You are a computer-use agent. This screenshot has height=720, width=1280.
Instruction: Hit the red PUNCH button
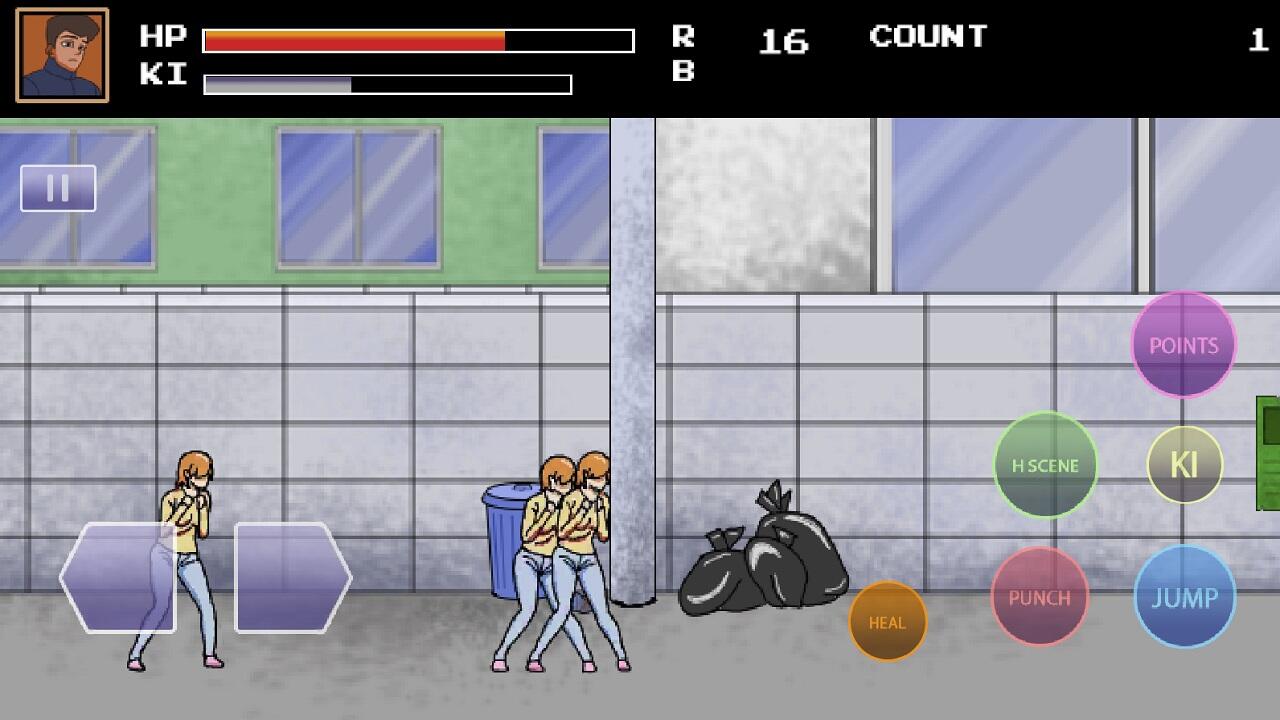pos(1039,597)
